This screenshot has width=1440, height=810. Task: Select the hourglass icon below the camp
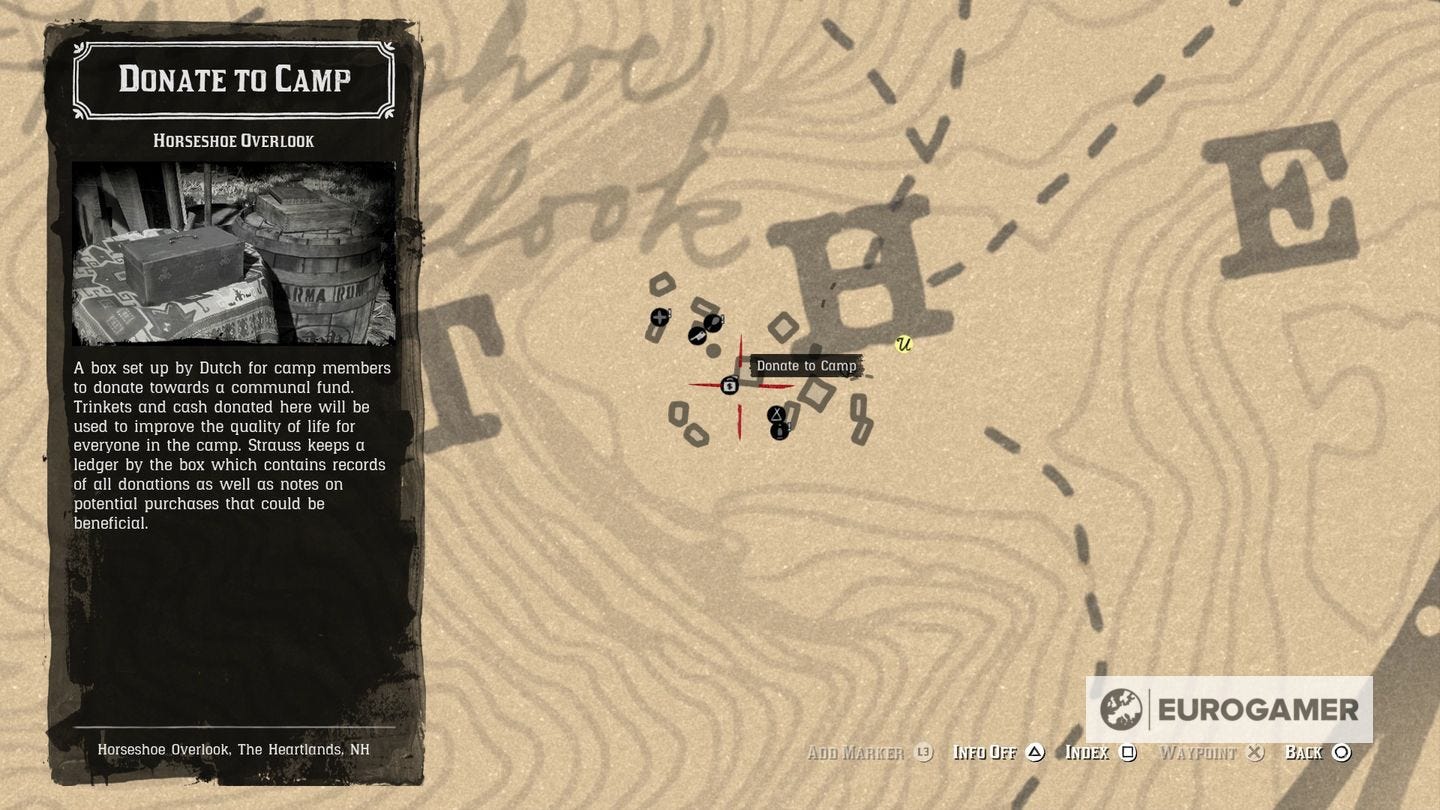777,414
